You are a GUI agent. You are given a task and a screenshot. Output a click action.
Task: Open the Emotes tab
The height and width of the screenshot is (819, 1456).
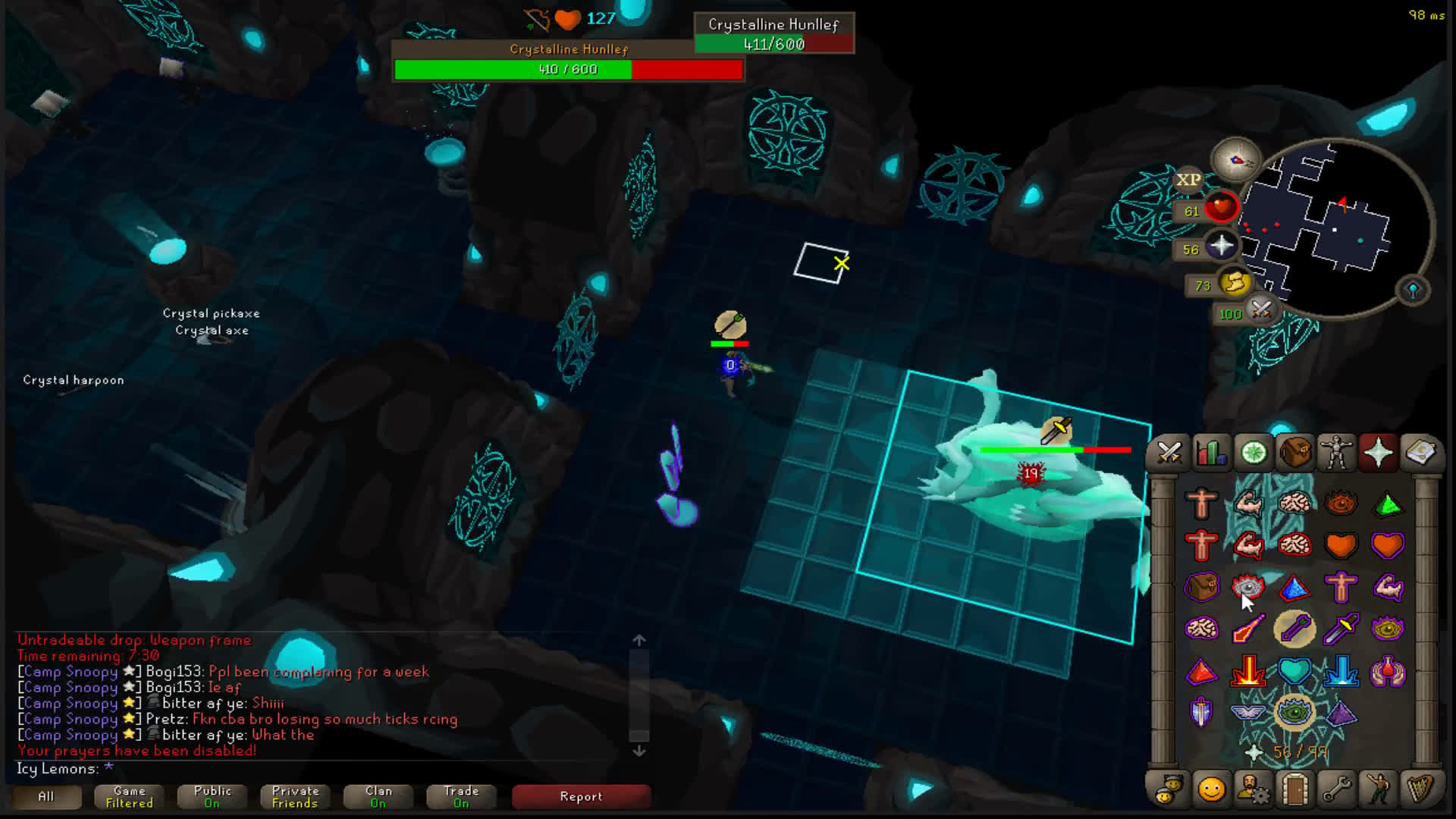tap(1378, 789)
